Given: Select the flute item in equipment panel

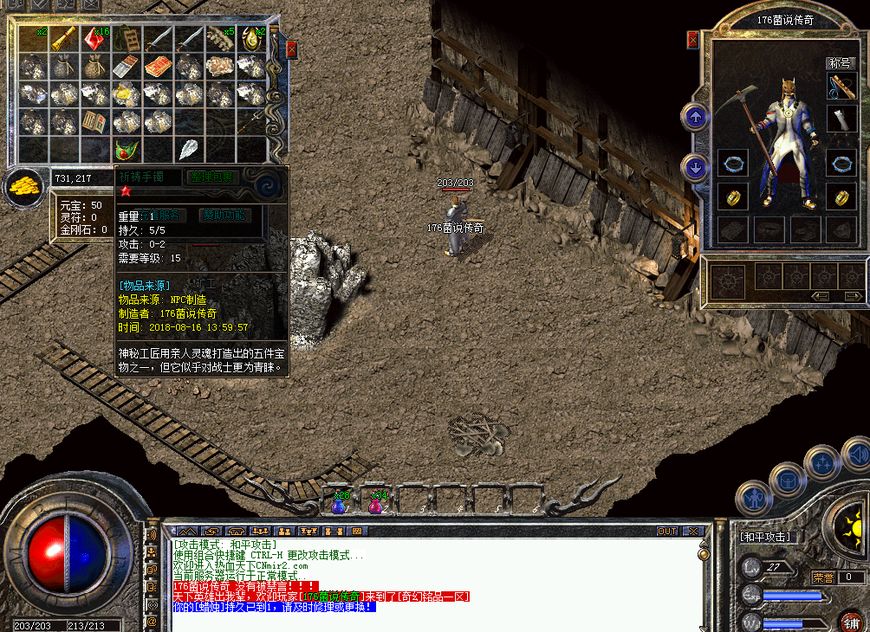Looking at the screenshot, I should tap(841, 88).
